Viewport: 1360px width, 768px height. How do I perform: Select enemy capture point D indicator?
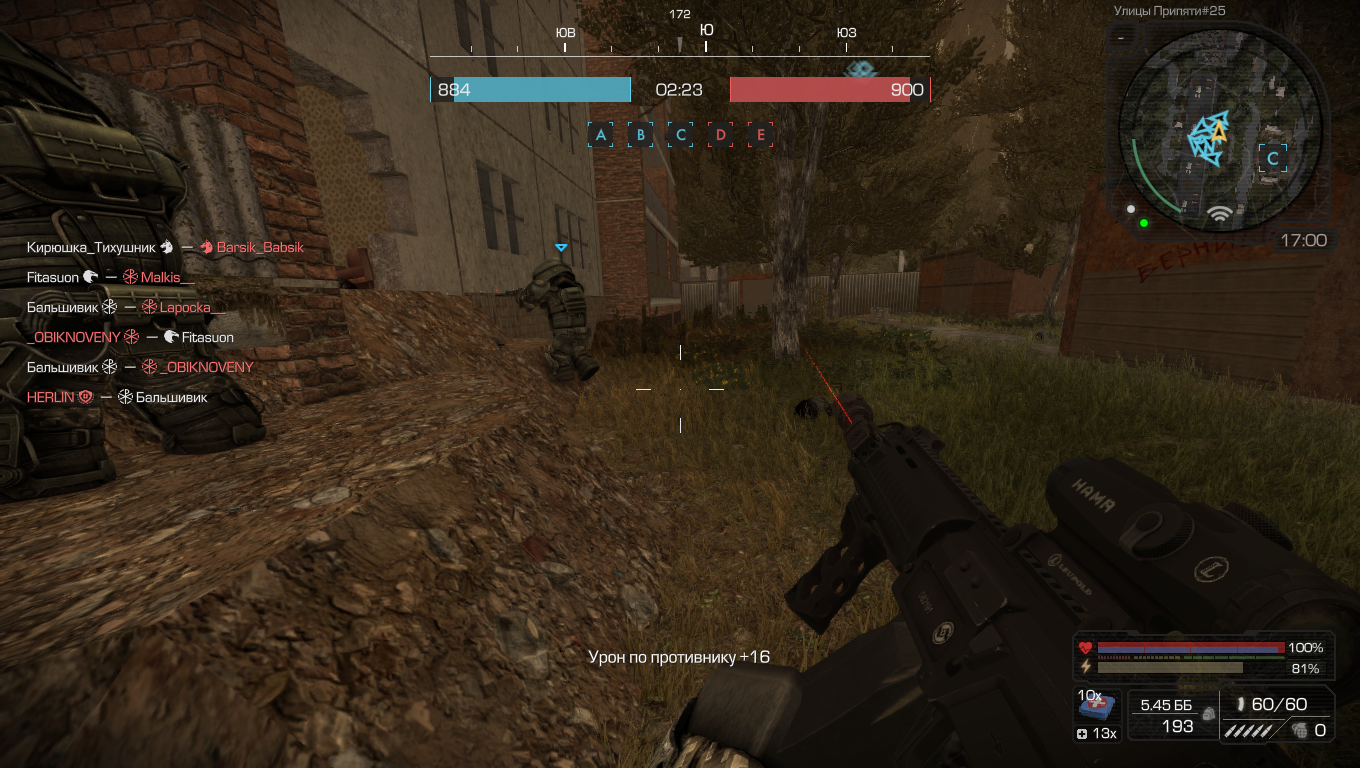[x=721, y=135]
